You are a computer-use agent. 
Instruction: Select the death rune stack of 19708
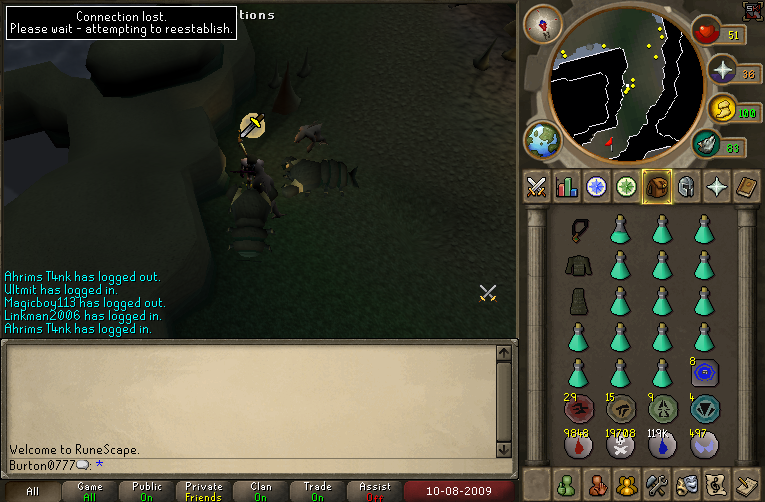tap(620, 445)
